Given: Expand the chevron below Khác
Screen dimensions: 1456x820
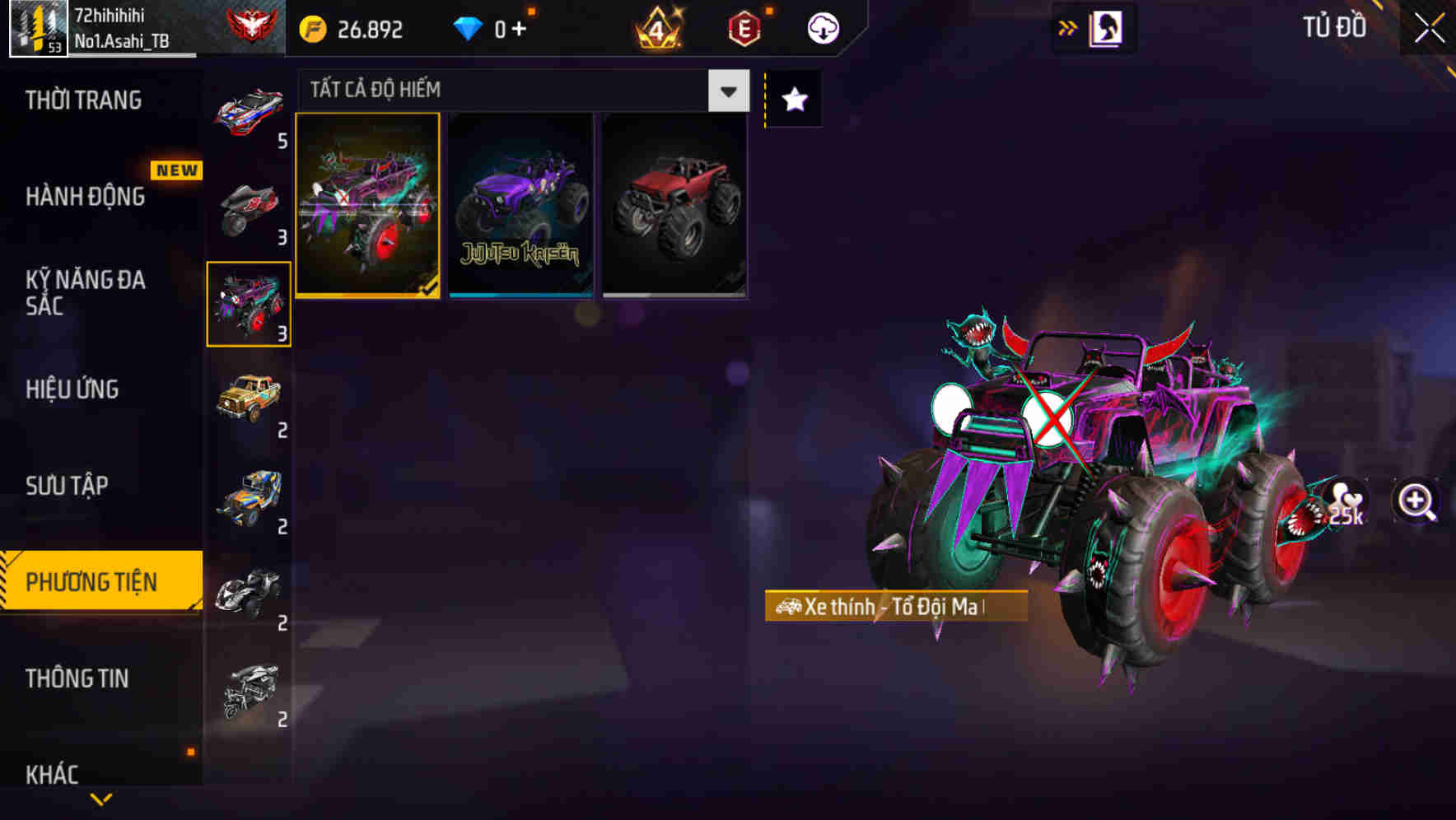Looking at the screenshot, I should [99, 799].
